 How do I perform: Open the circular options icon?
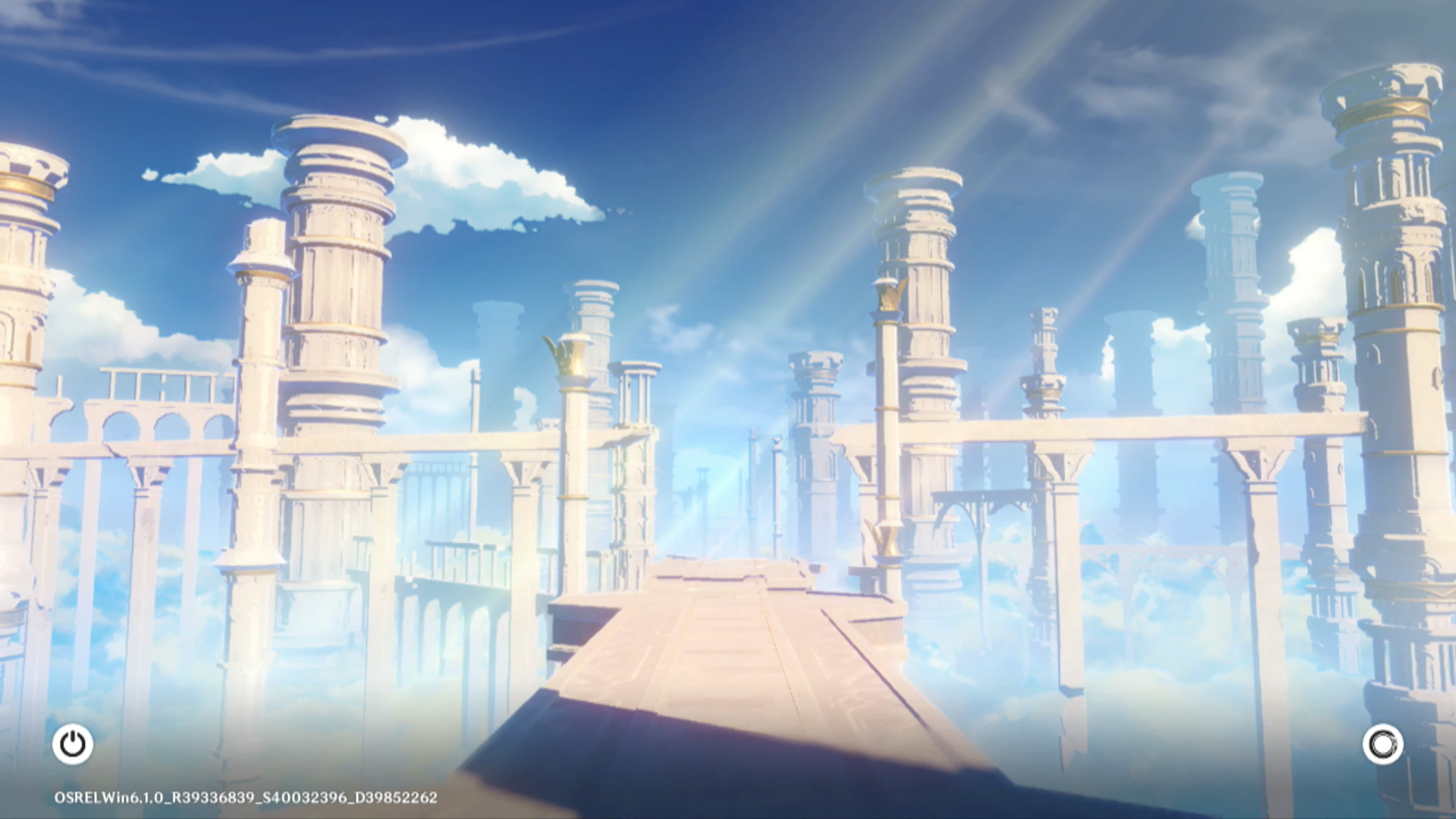[x=1382, y=744]
